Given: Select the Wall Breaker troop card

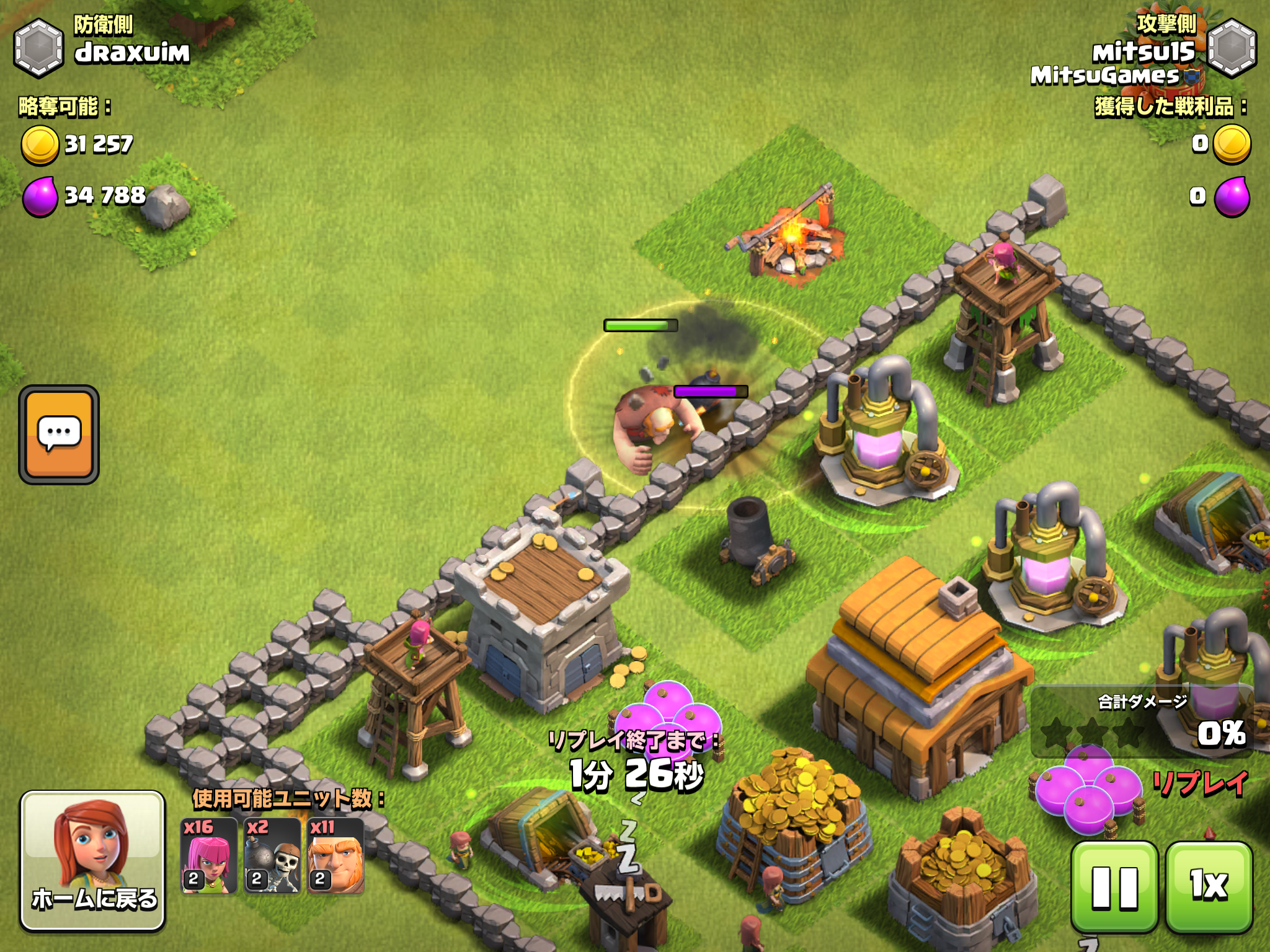Looking at the screenshot, I should pos(272,855).
